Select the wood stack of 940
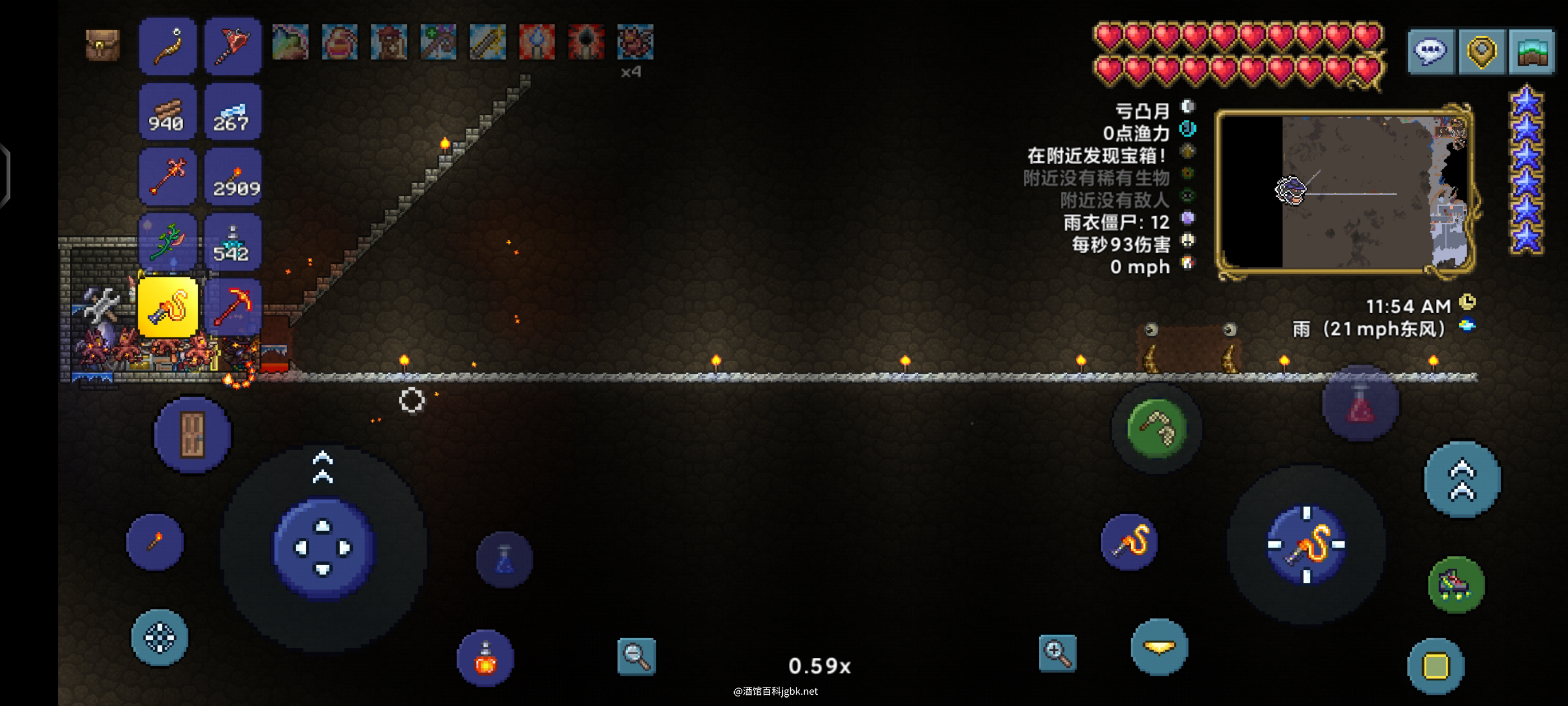The image size is (1568, 706). pyautogui.click(x=167, y=112)
